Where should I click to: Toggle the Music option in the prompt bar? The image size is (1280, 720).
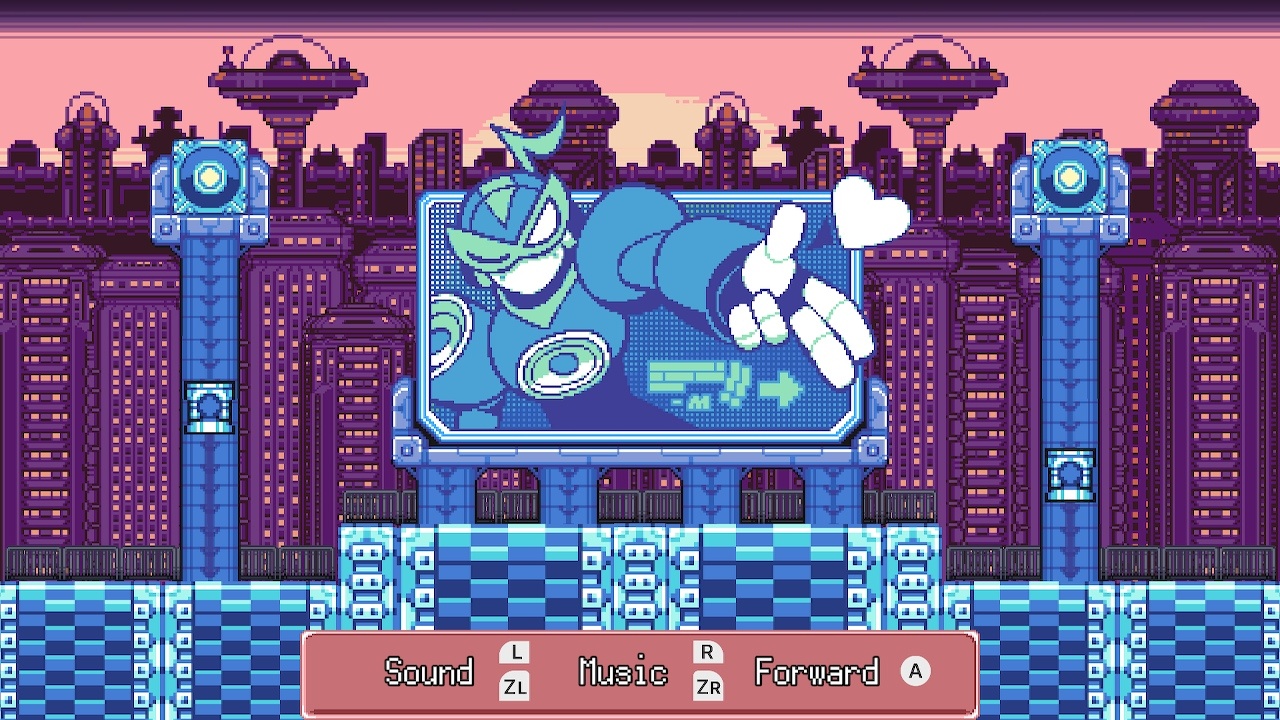[x=622, y=673]
